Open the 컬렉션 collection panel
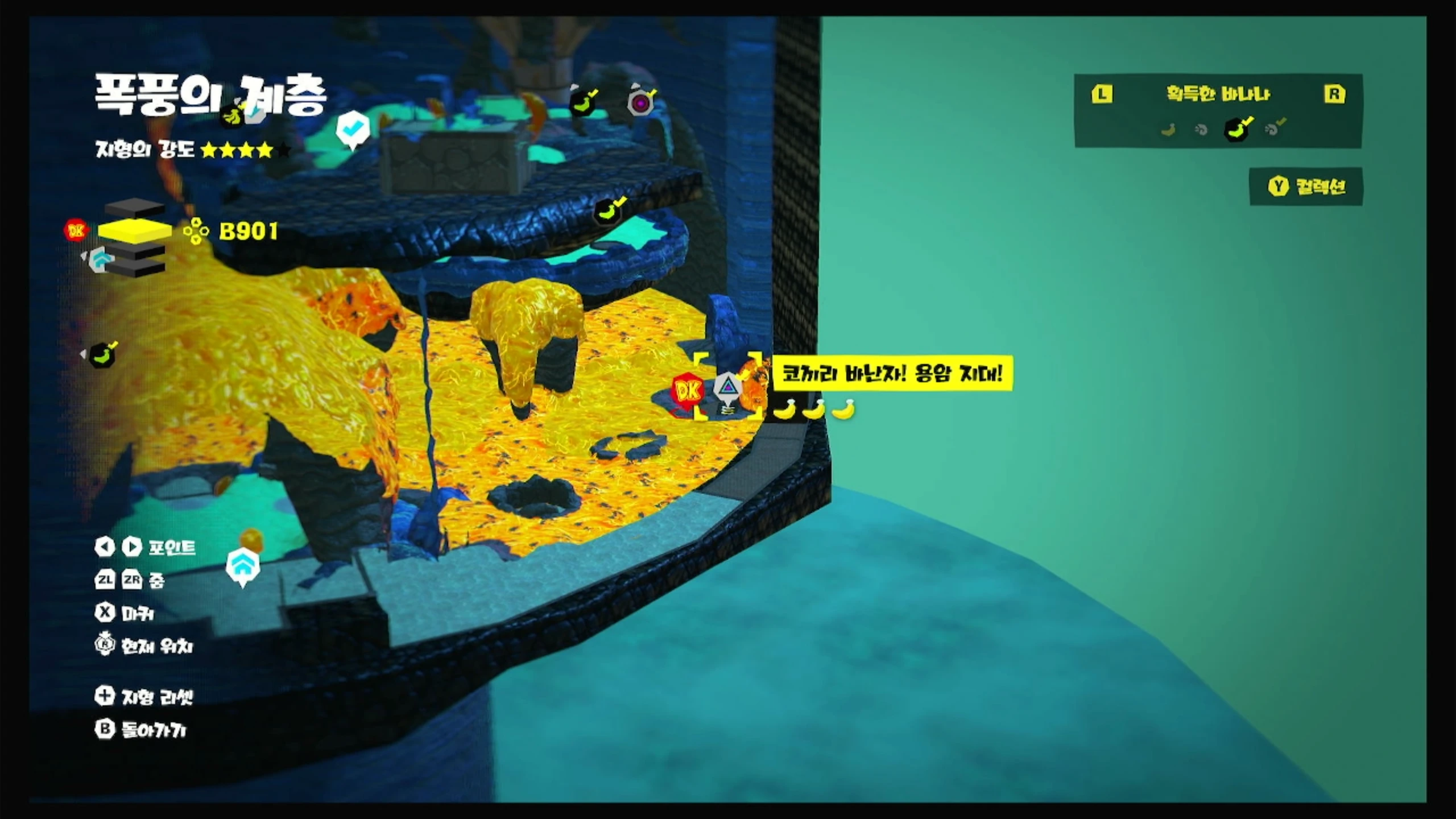 pyautogui.click(x=1306, y=187)
